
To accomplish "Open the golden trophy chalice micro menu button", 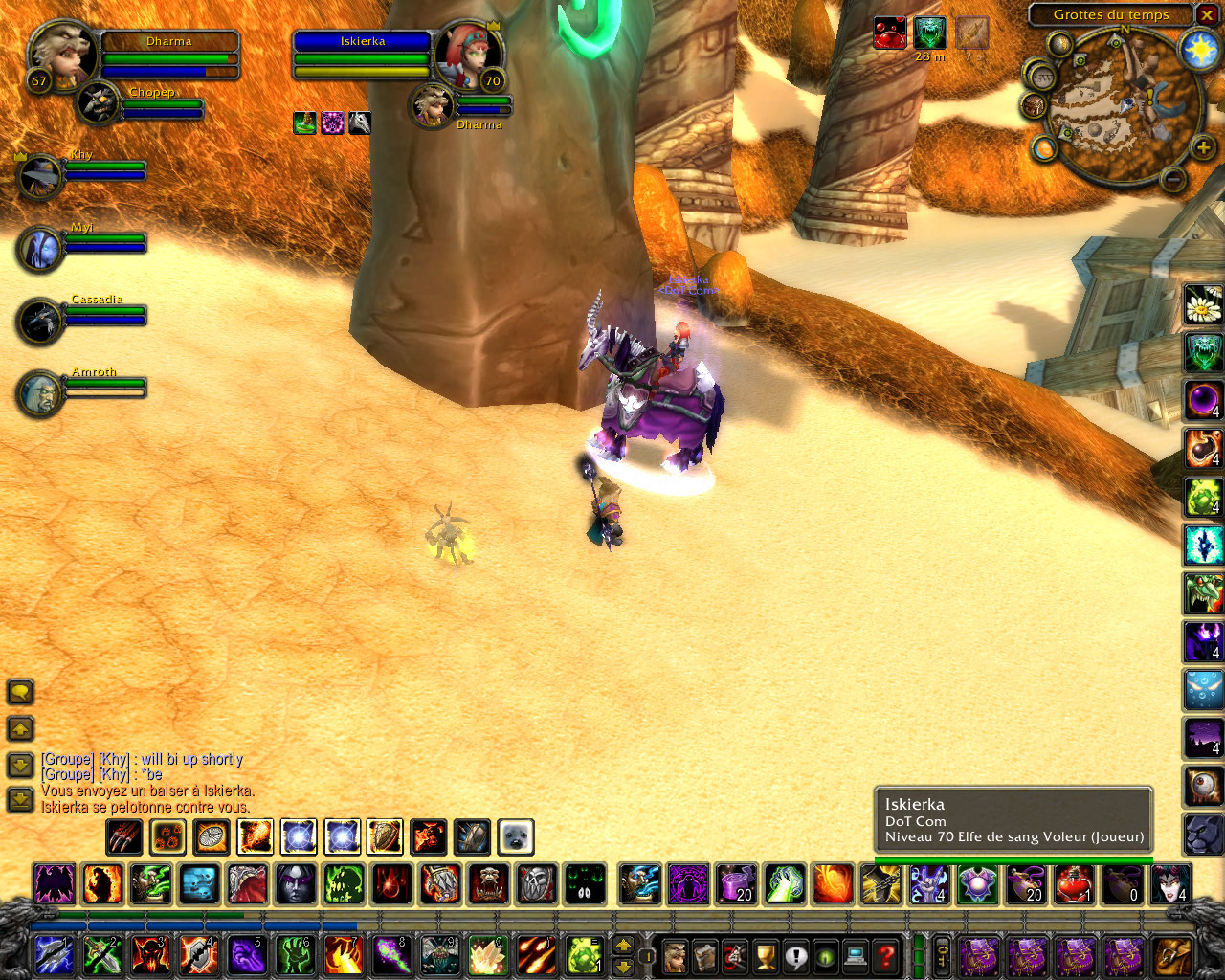I will pyautogui.click(x=765, y=955).
